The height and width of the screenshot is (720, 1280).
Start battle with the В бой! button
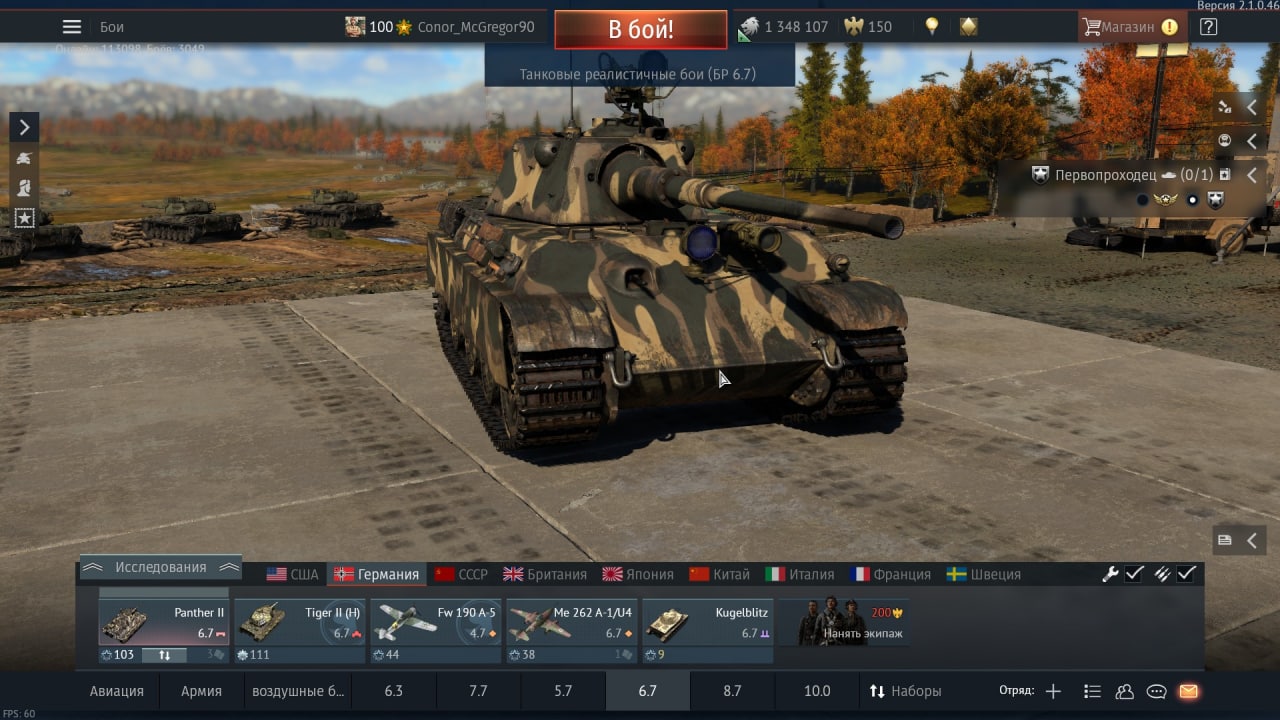(x=640, y=29)
